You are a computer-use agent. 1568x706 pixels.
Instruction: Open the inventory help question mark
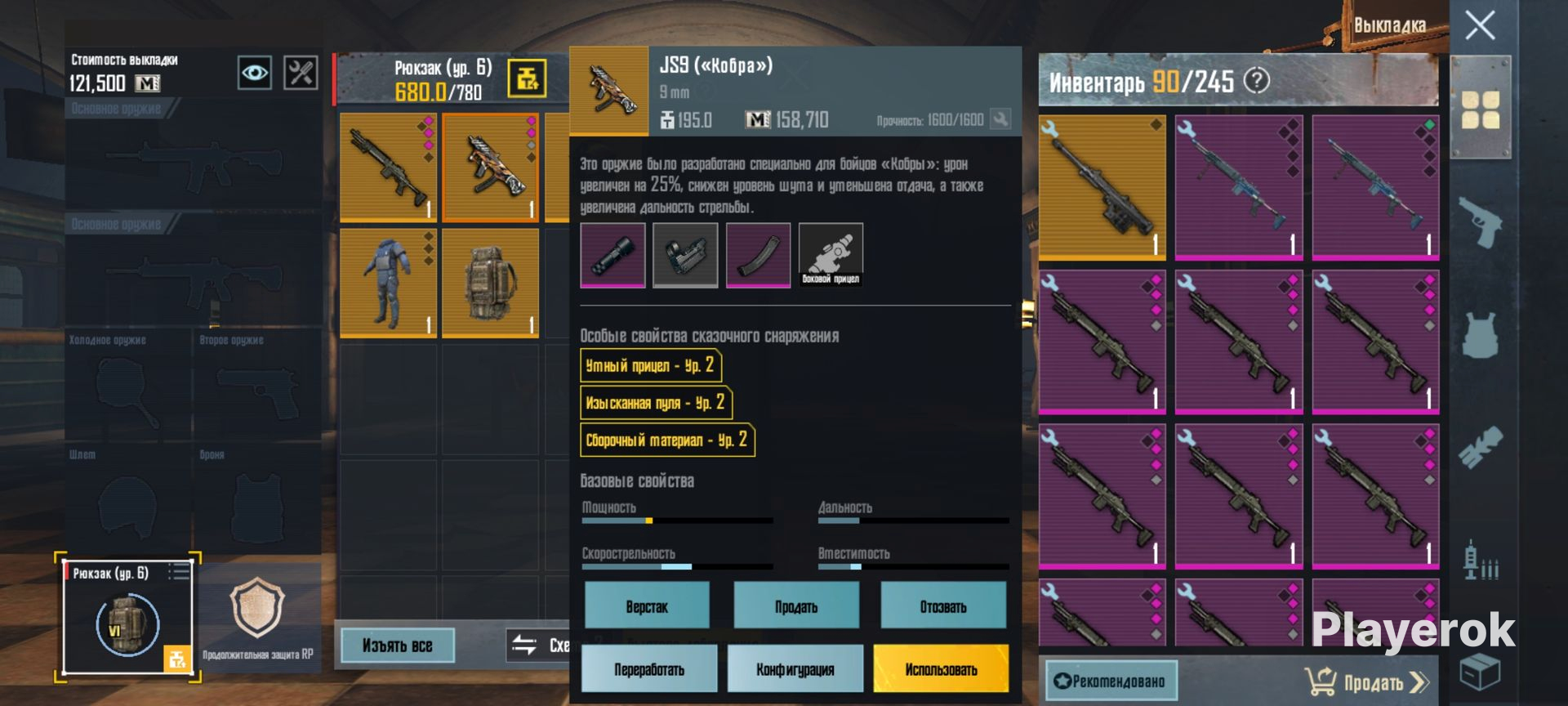(1256, 81)
